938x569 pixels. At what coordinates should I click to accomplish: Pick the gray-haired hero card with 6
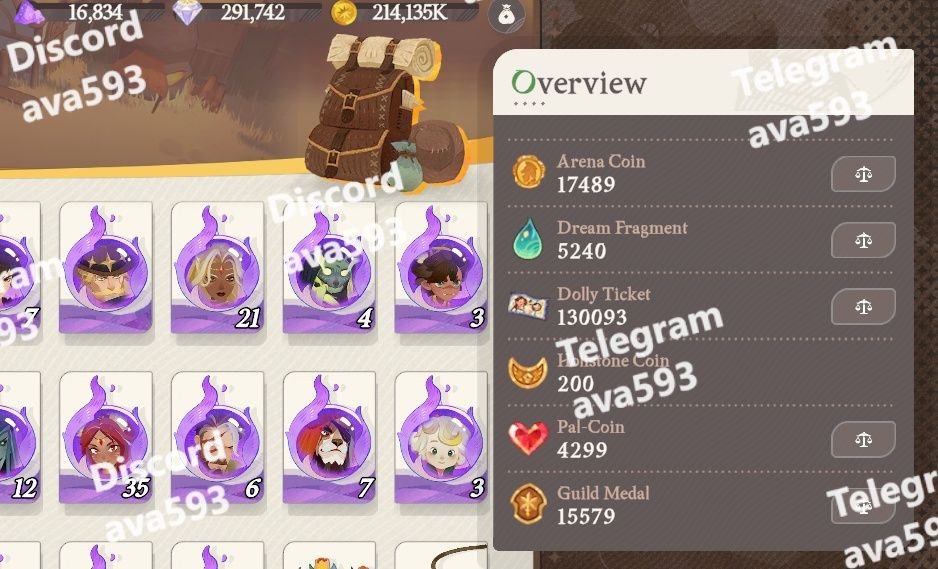(x=217, y=437)
